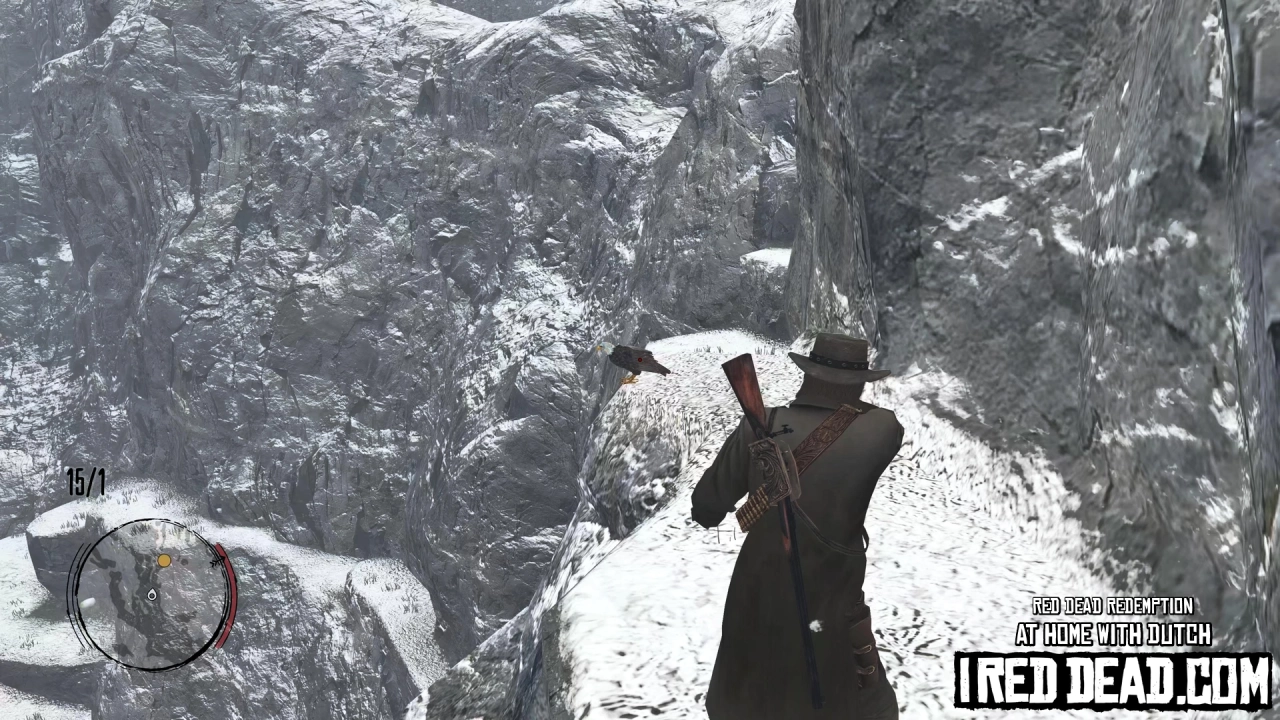Click the yellow objective blip on the minimap
This screenshot has width=1280, height=720.
163,562
